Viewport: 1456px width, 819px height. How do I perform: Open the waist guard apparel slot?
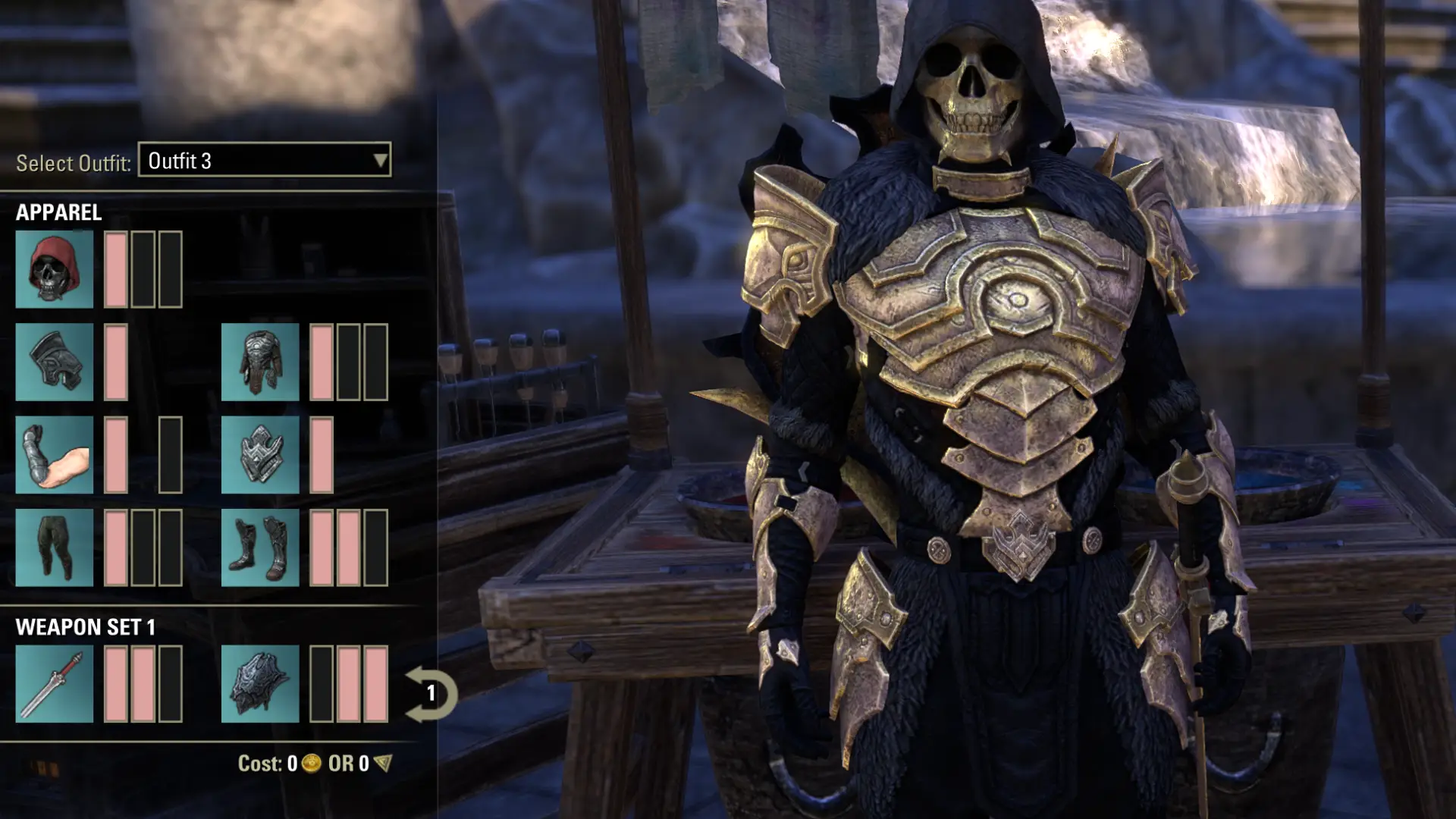[259, 455]
